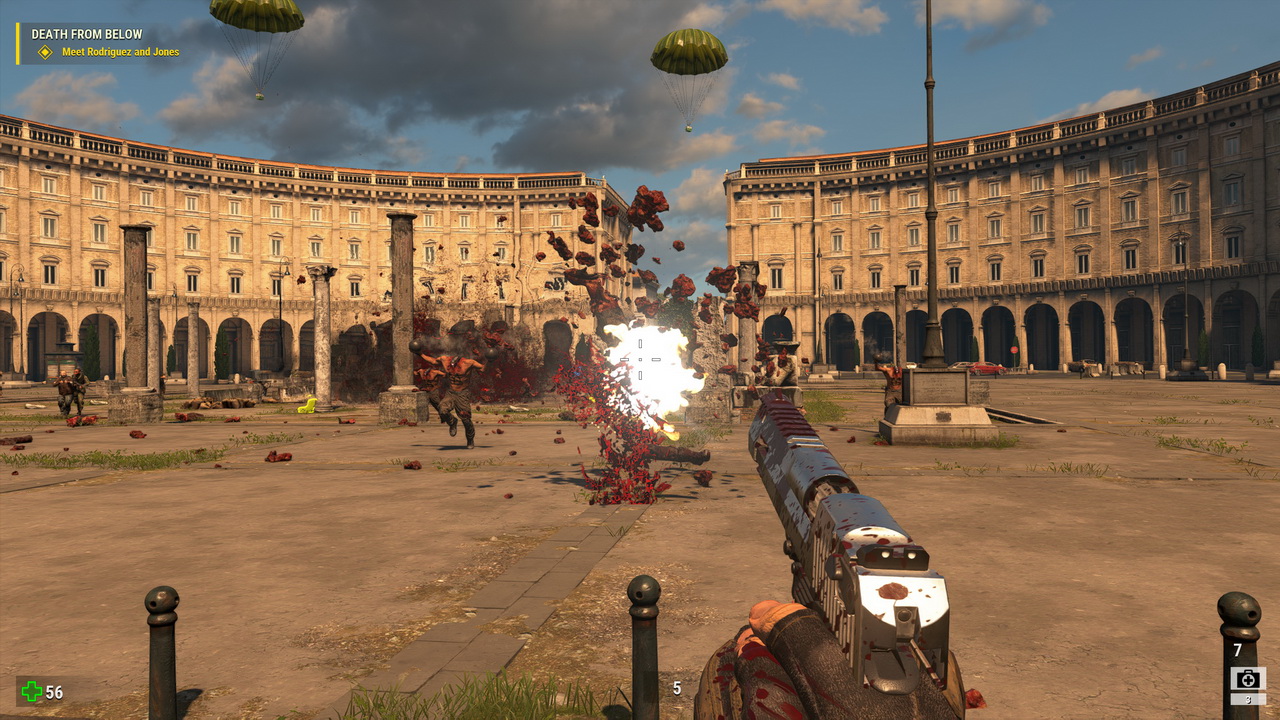Click the green health cross icon
Screen dimensions: 1280x720
(33, 691)
